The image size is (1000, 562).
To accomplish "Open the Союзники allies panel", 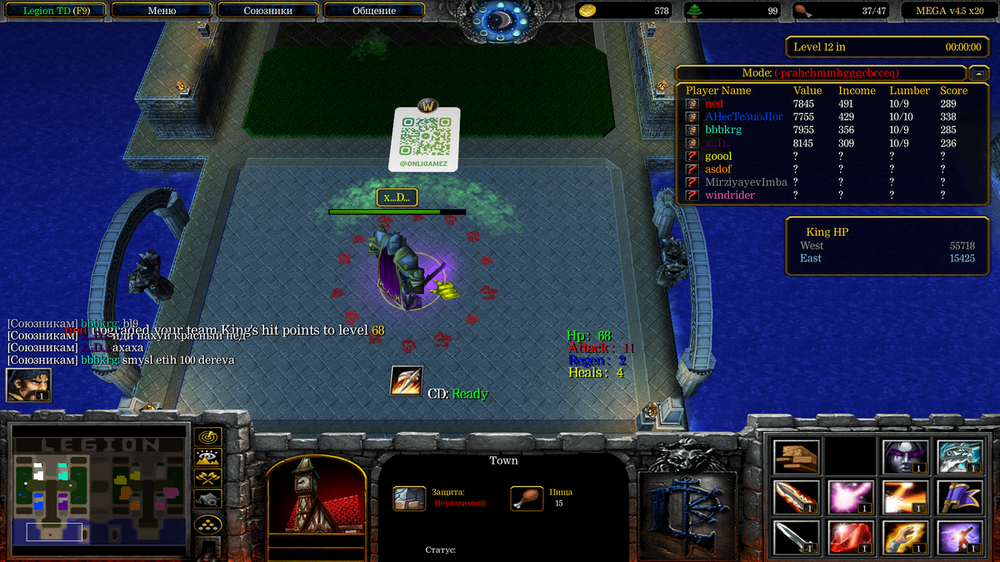I will 268,11.
